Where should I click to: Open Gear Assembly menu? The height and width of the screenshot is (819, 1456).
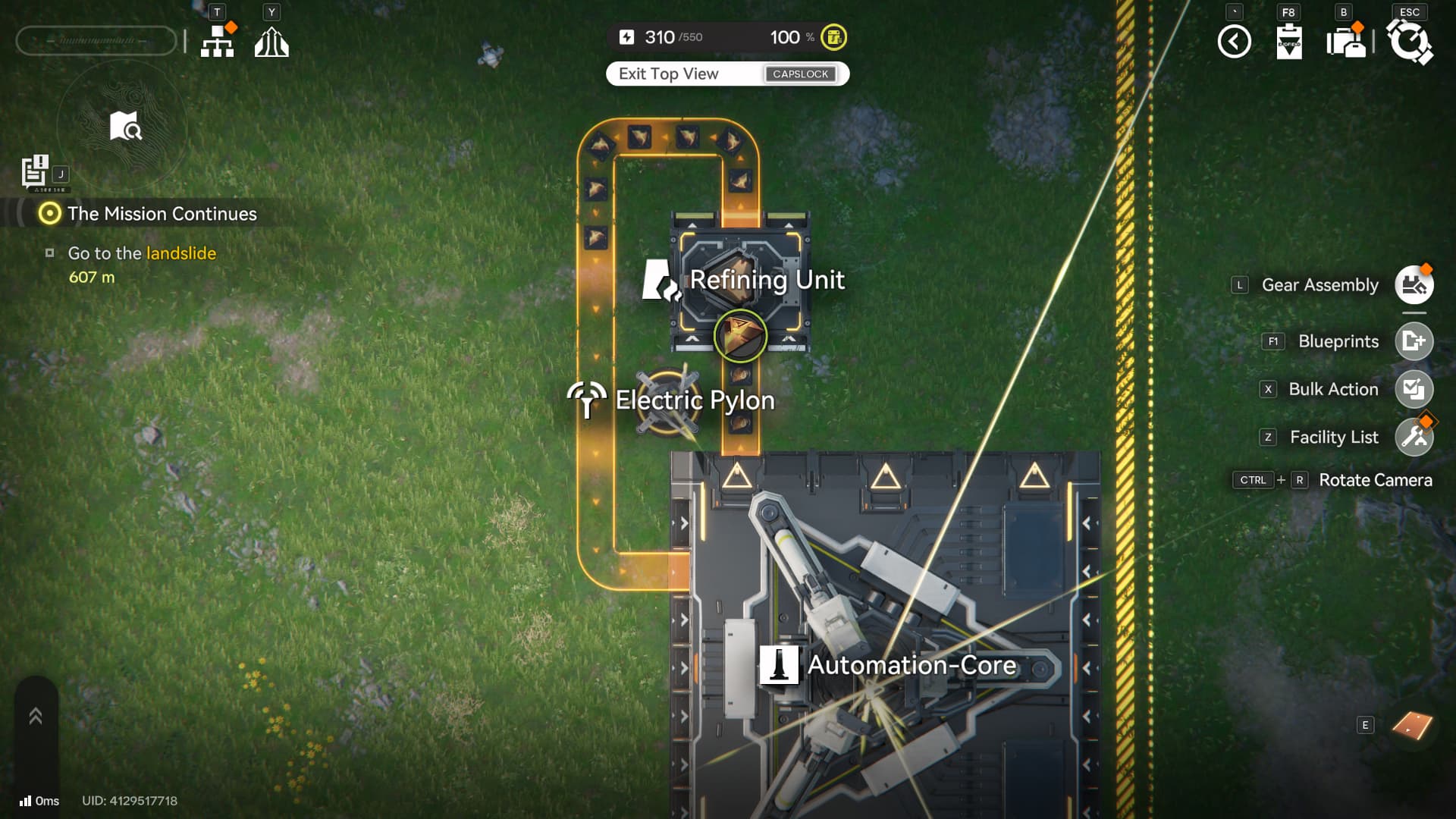(1414, 285)
